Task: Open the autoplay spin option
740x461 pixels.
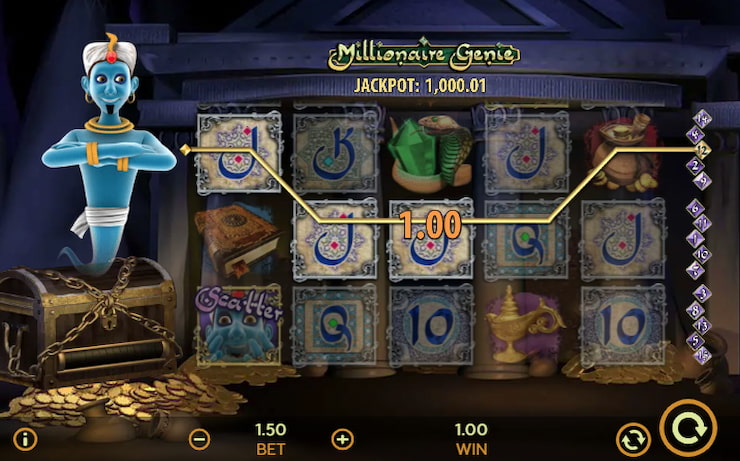Action: (x=632, y=438)
